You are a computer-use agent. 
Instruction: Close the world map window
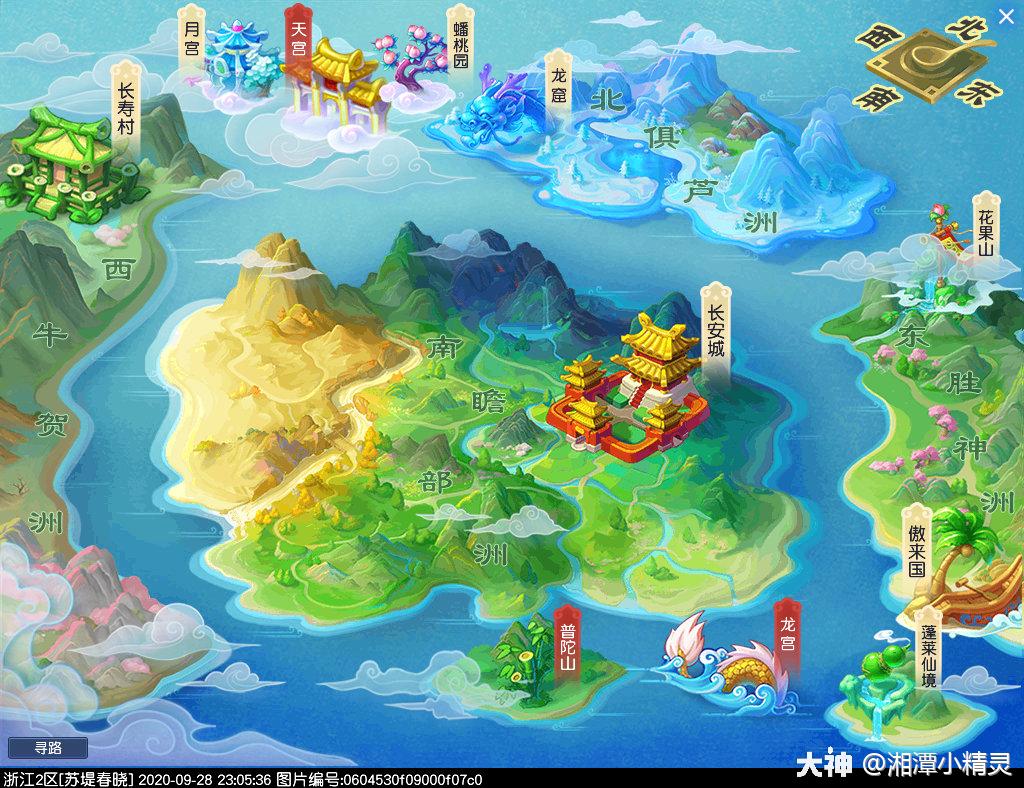[x=1006, y=16]
